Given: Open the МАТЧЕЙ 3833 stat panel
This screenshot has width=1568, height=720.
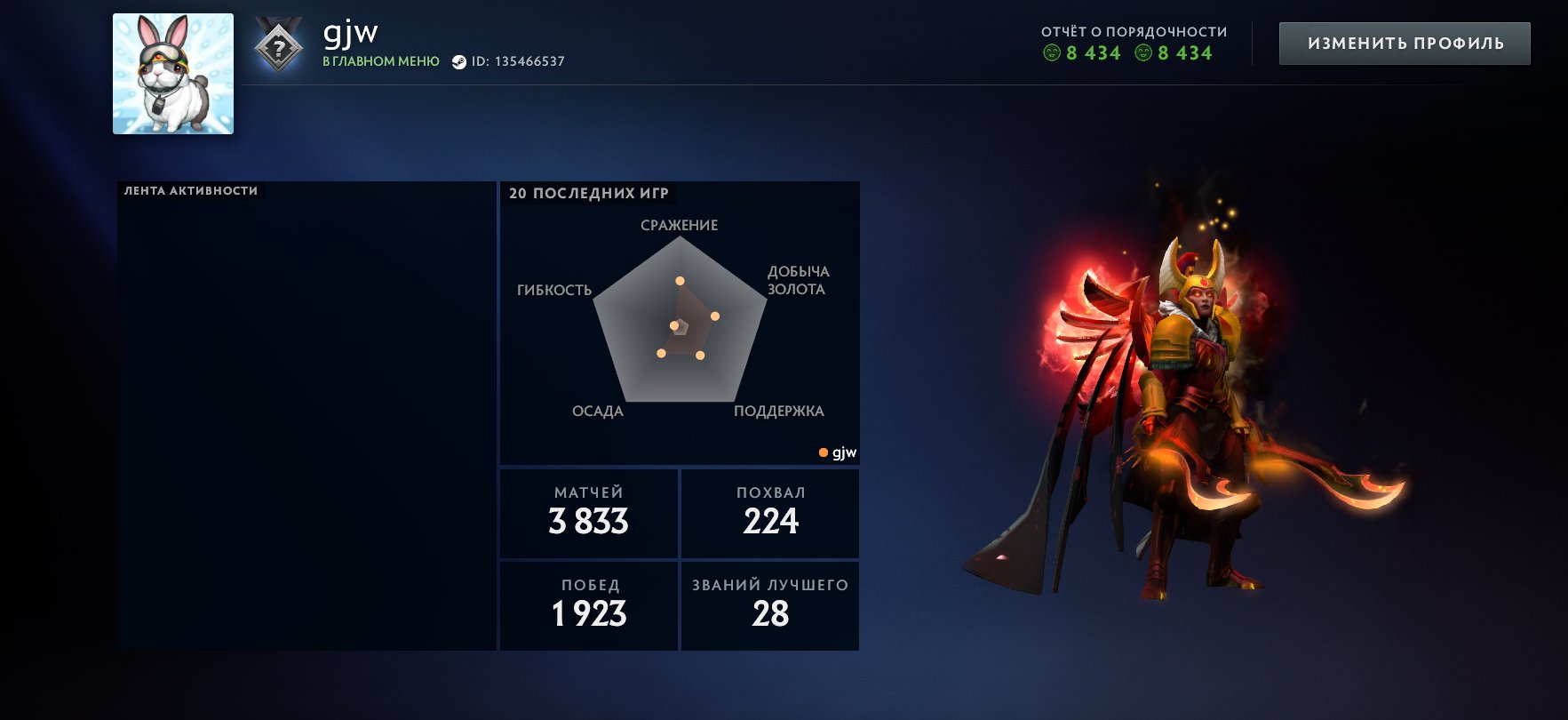Looking at the screenshot, I should (588, 513).
